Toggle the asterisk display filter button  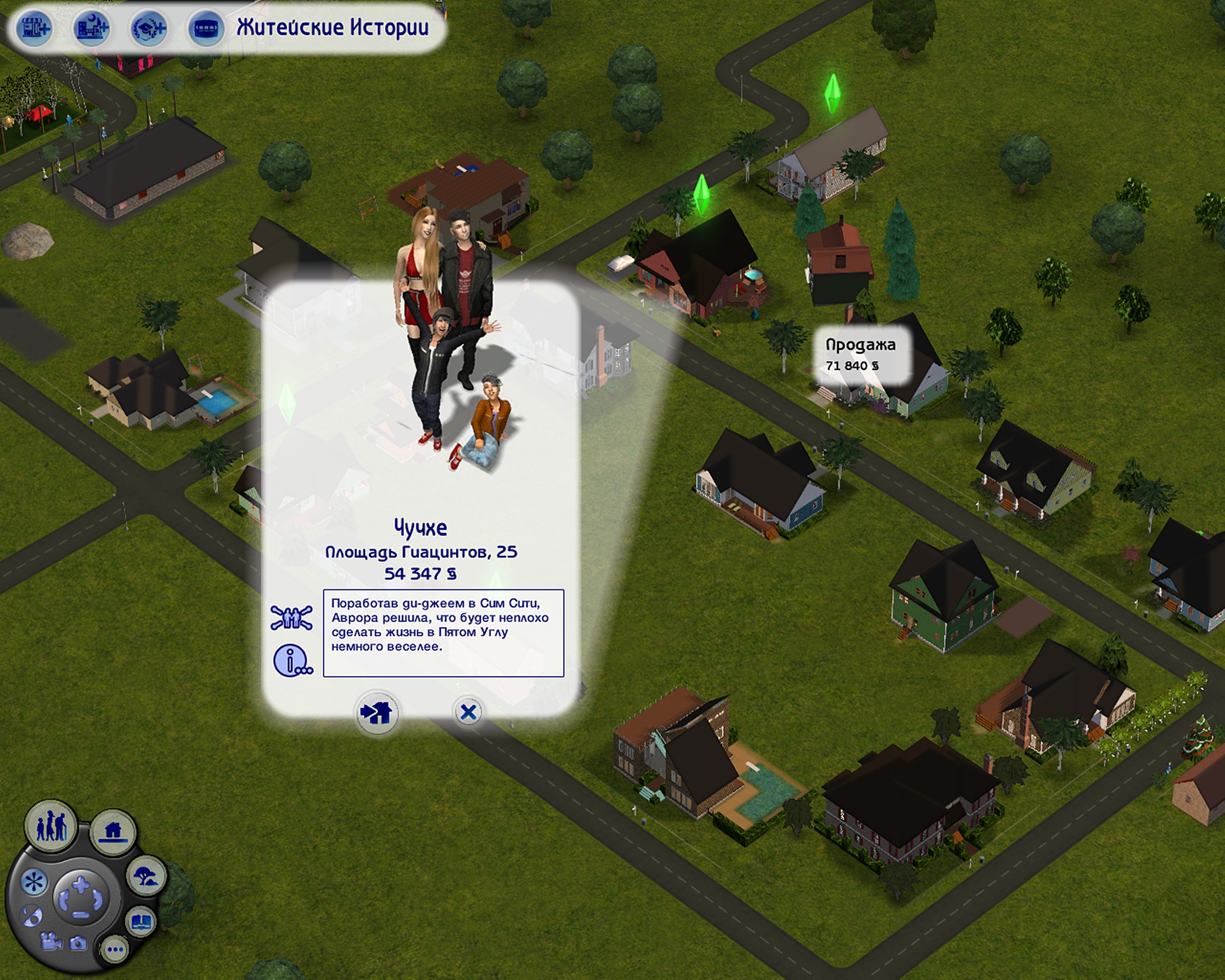(x=33, y=883)
